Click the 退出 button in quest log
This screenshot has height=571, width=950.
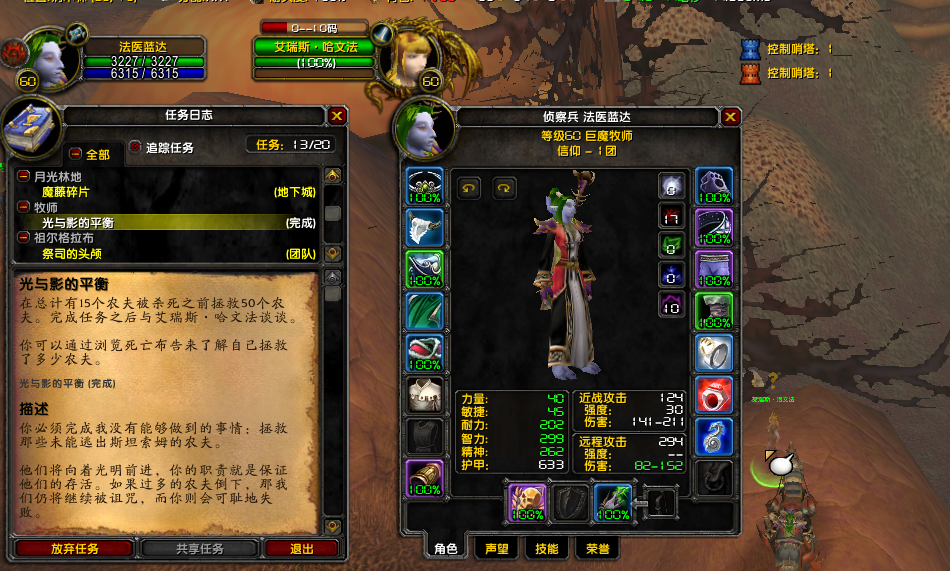point(301,549)
